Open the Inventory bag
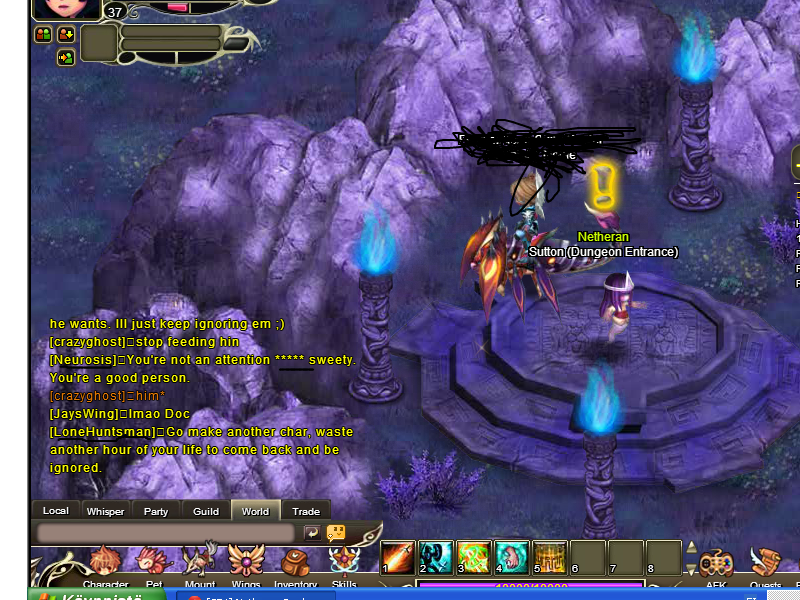This screenshot has width=800, height=600. (x=295, y=566)
